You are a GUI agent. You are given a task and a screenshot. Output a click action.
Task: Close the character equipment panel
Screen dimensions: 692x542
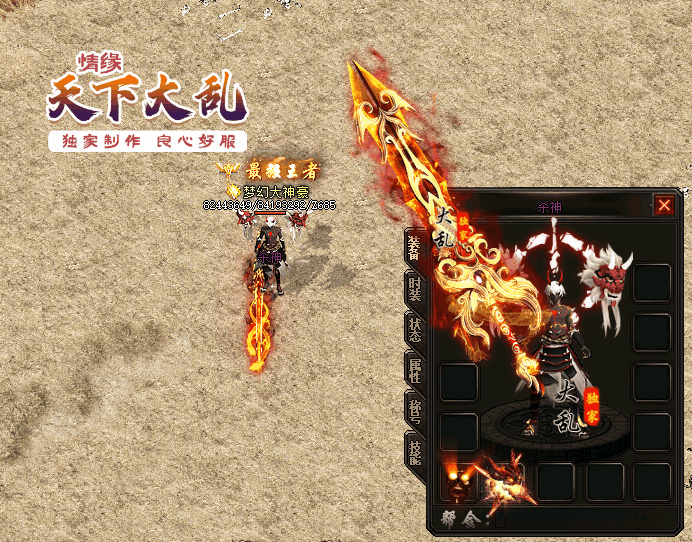coord(664,206)
